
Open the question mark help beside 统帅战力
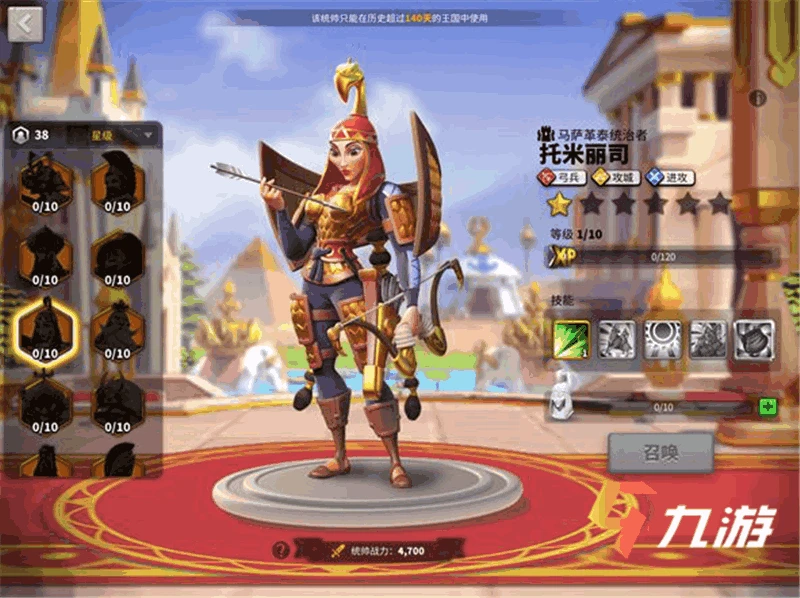pyautogui.click(x=282, y=549)
